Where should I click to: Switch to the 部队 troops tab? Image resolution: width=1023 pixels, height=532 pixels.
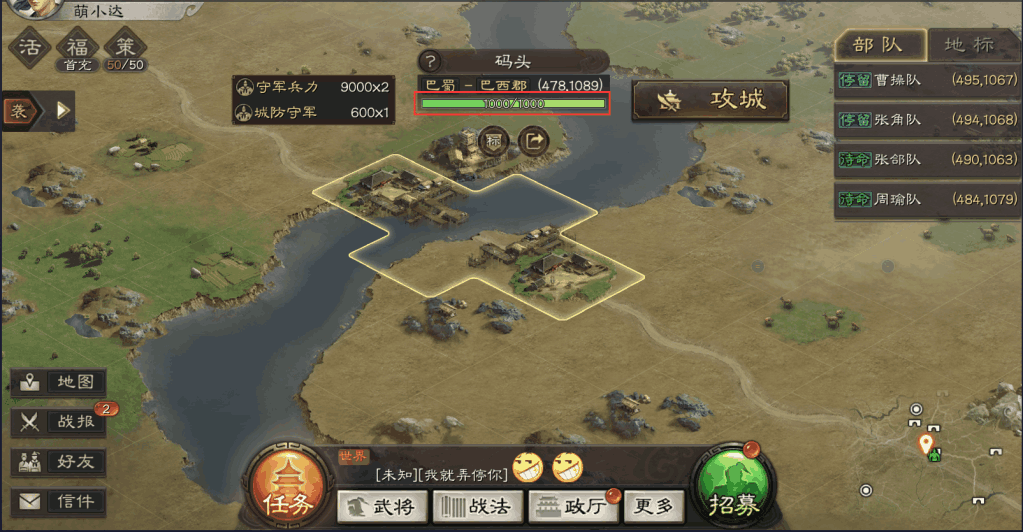(x=877, y=45)
